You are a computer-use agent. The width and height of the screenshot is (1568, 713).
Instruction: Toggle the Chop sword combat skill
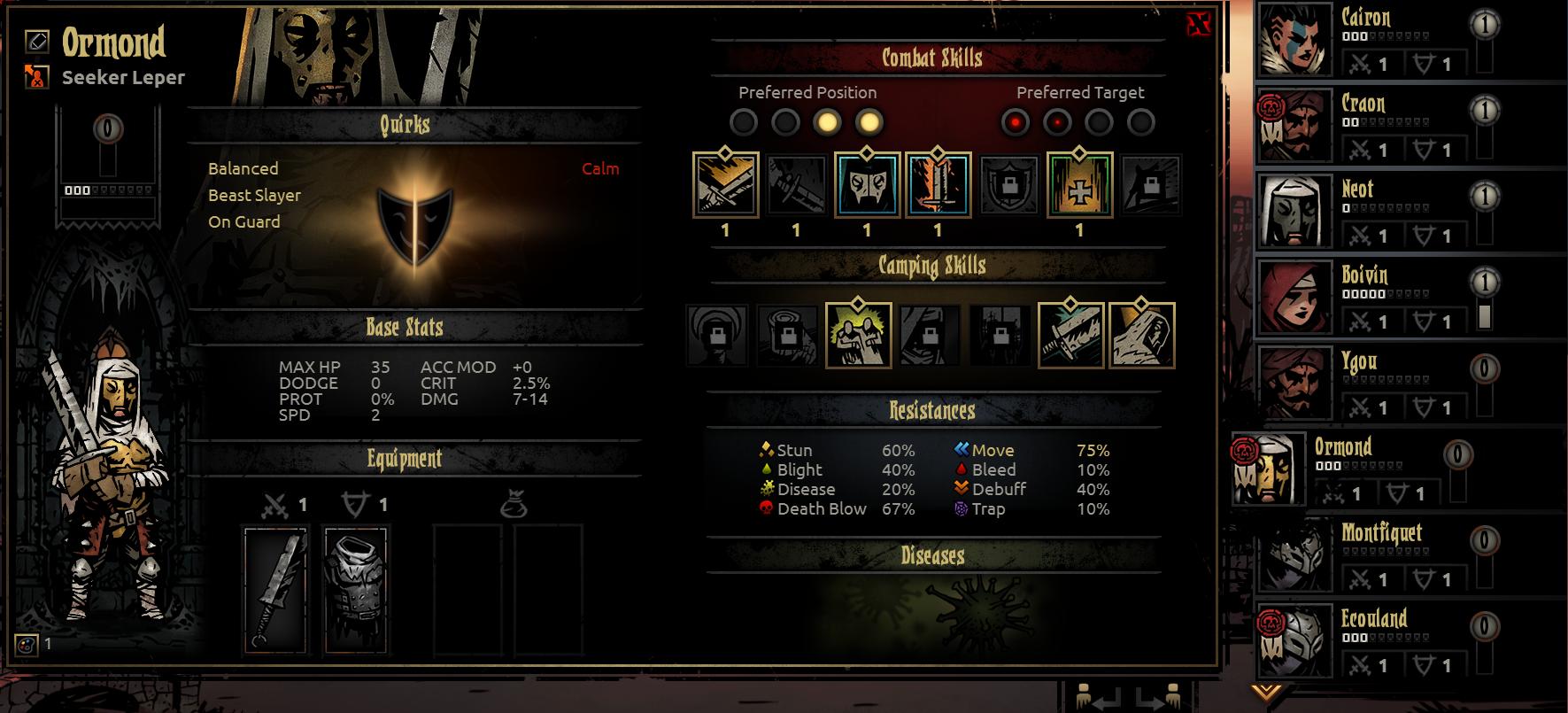pyautogui.click(x=725, y=185)
